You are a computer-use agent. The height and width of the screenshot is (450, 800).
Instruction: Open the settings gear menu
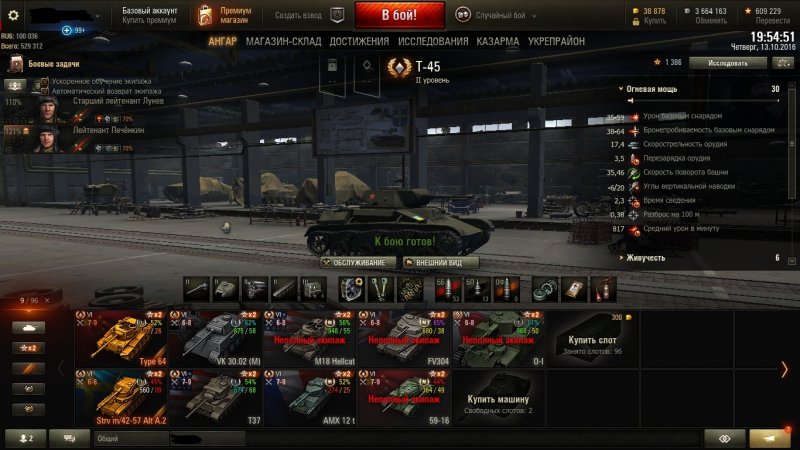pos(14,15)
